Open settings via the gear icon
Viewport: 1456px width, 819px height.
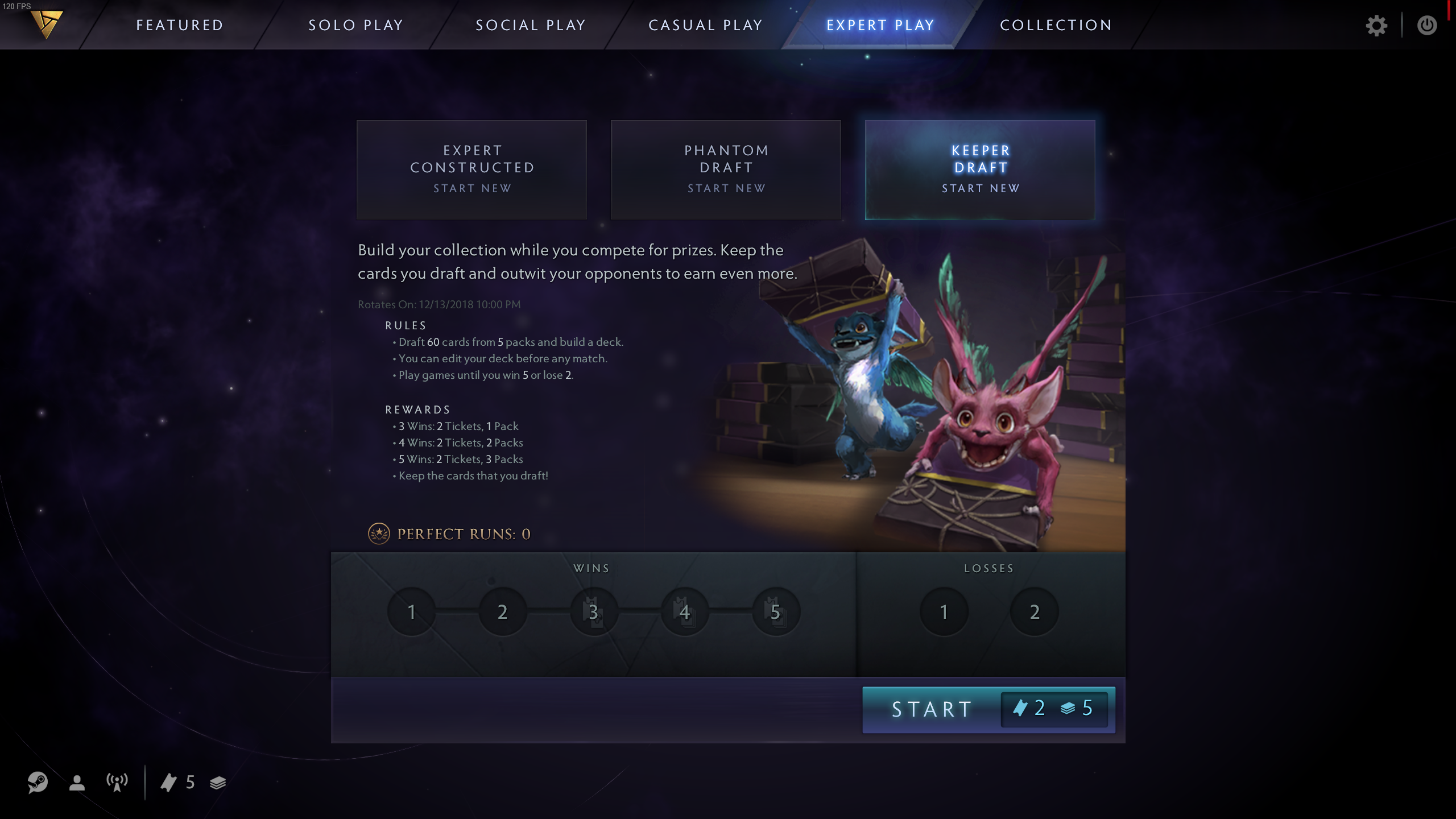[x=1376, y=26]
